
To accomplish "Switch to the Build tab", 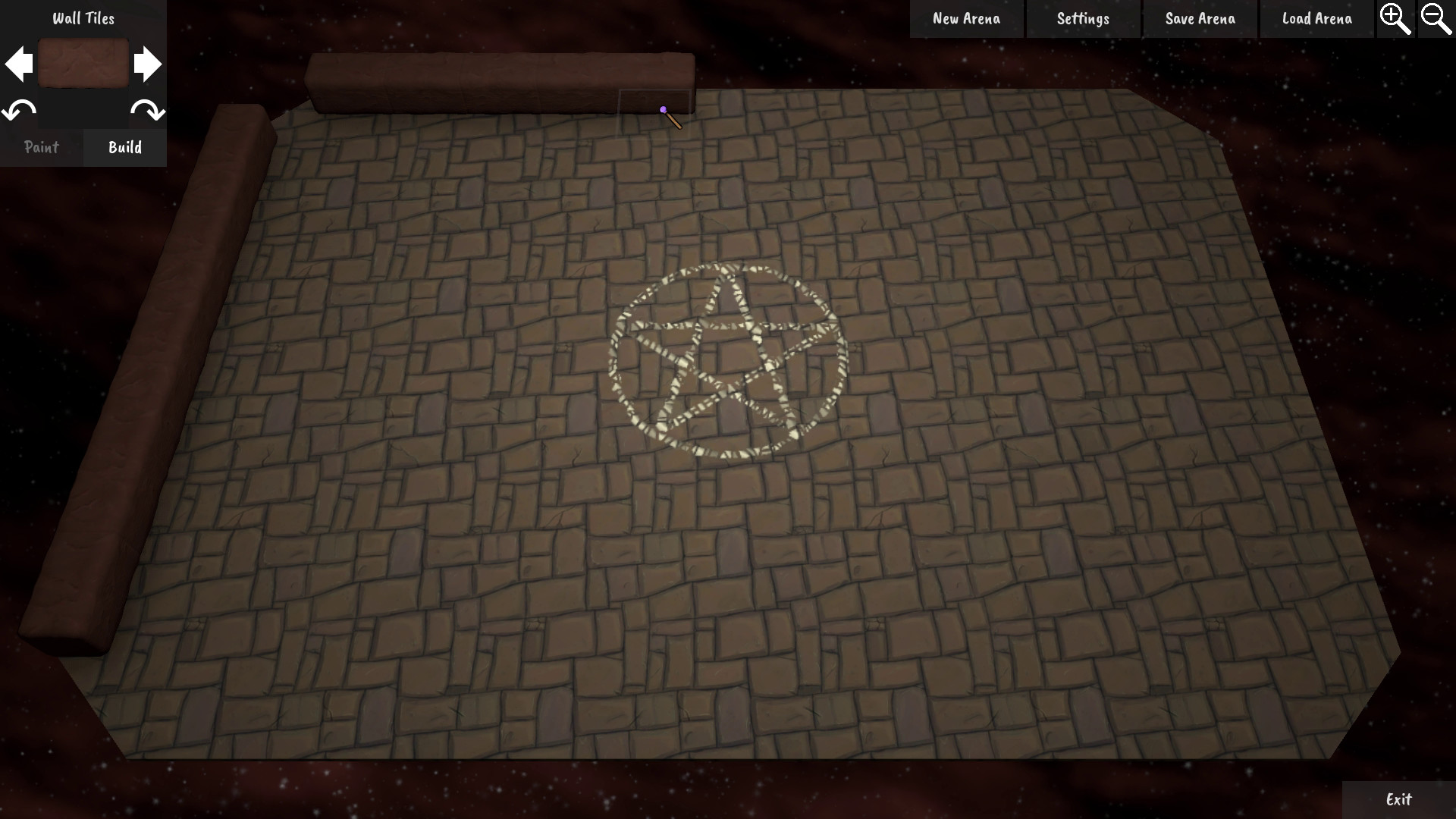I will pos(124,147).
